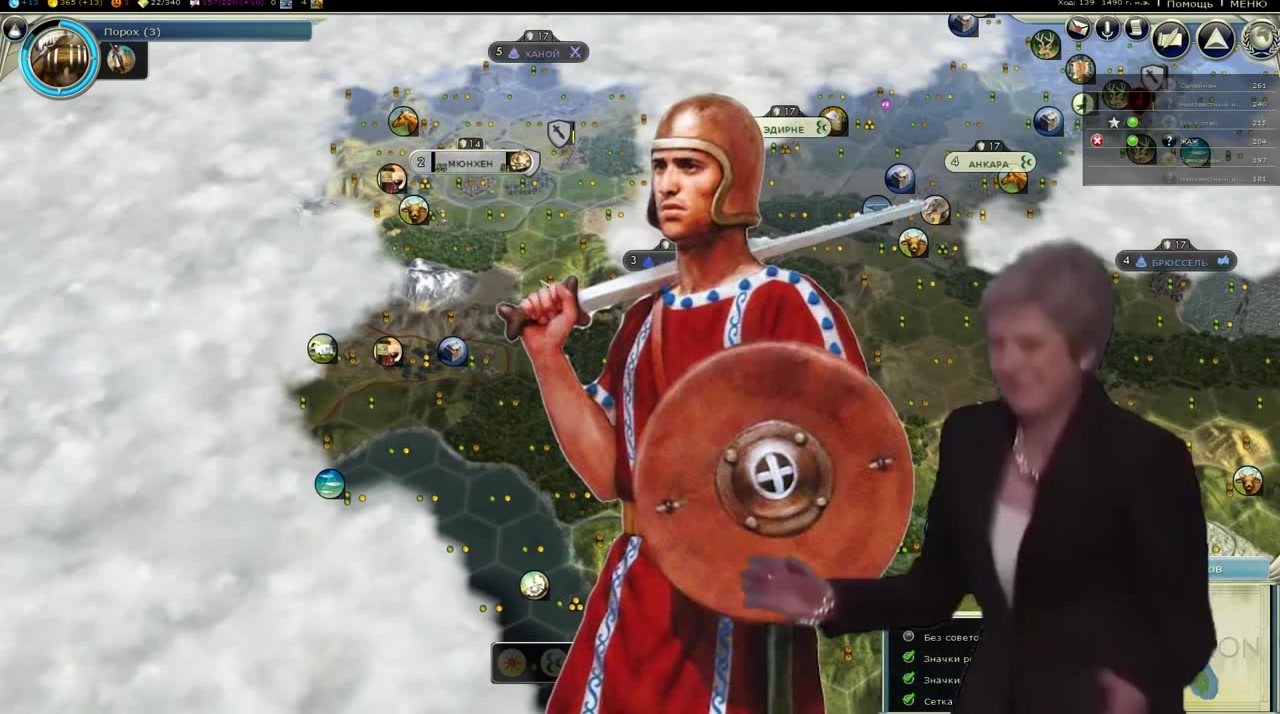Click the red X in the score list
This screenshot has height=714, width=1280.
[1097, 141]
